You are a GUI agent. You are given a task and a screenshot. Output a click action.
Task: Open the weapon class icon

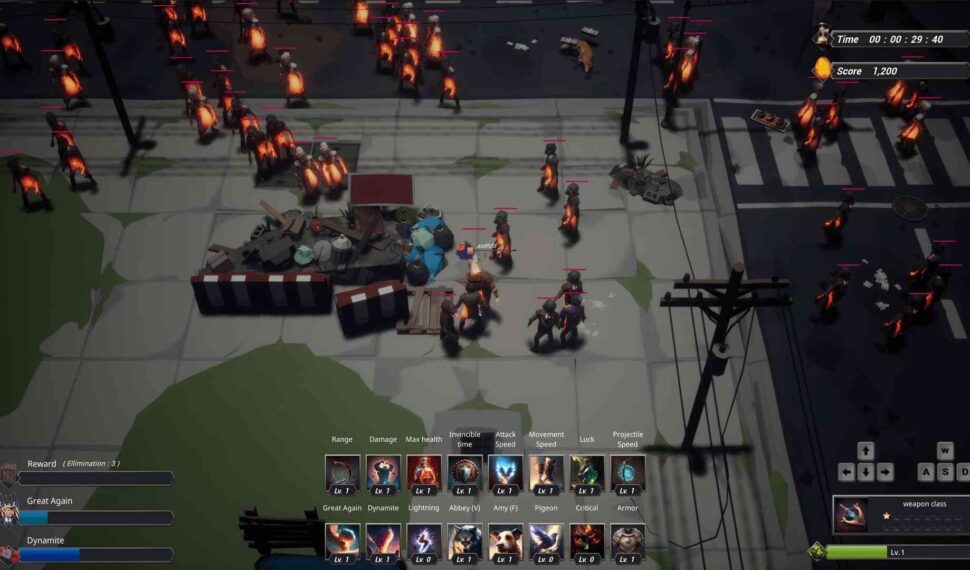pyautogui.click(x=852, y=516)
